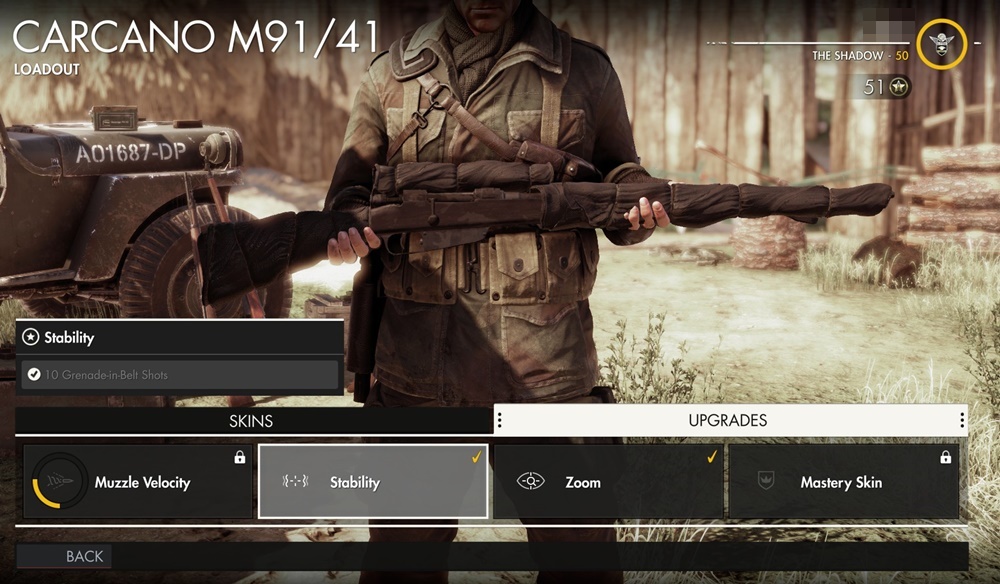Image resolution: width=1000 pixels, height=584 pixels.
Task: Open the skull rank emblem profile
Action: pyautogui.click(x=941, y=45)
